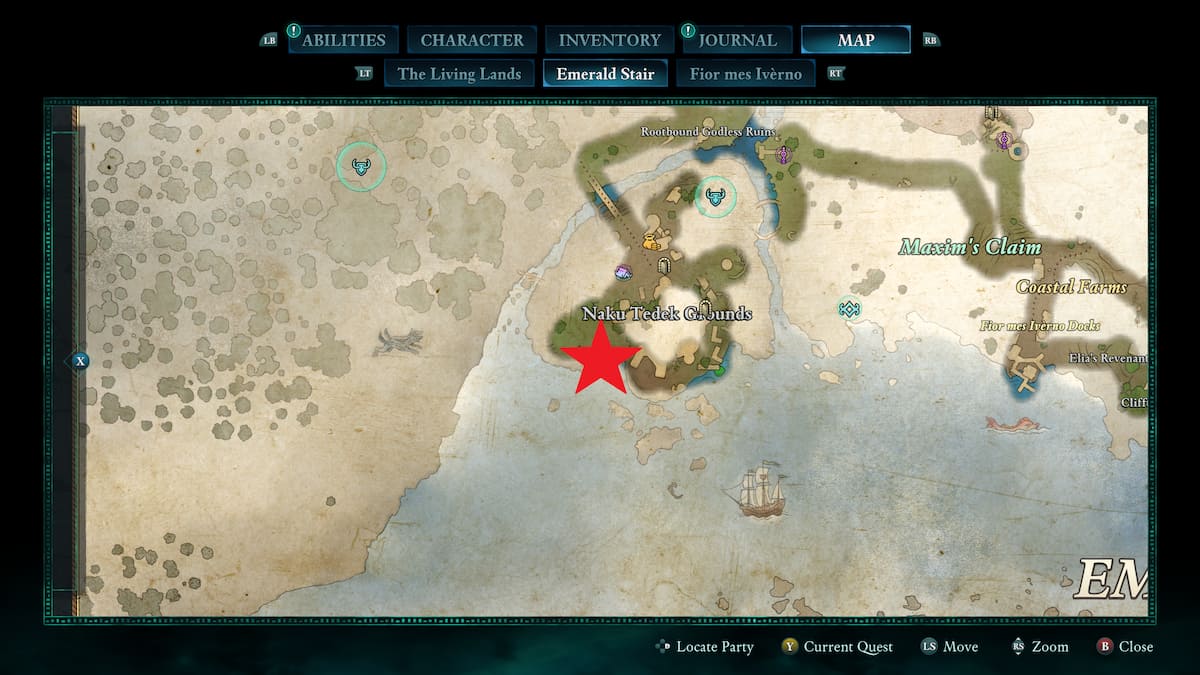The width and height of the screenshot is (1200, 675).
Task: Select the bull-head marker in the western unexplored area
Action: pyautogui.click(x=361, y=167)
